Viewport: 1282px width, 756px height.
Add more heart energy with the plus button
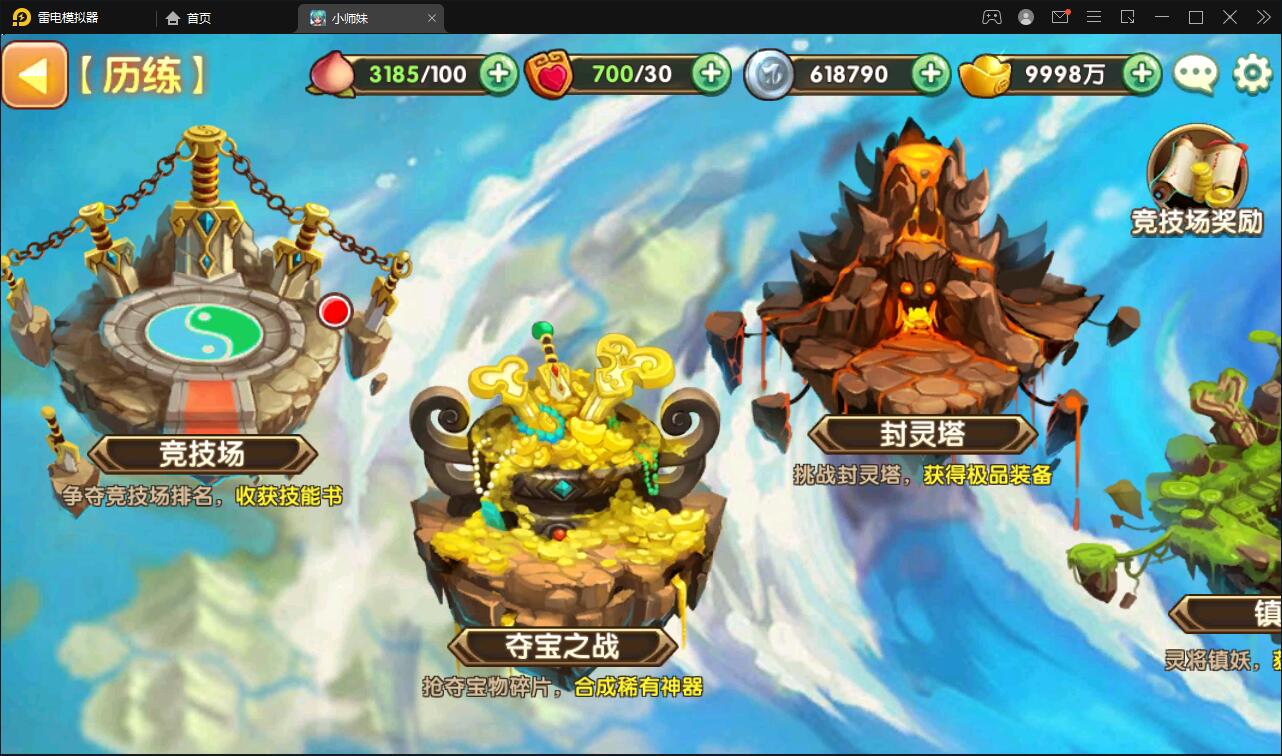711,73
